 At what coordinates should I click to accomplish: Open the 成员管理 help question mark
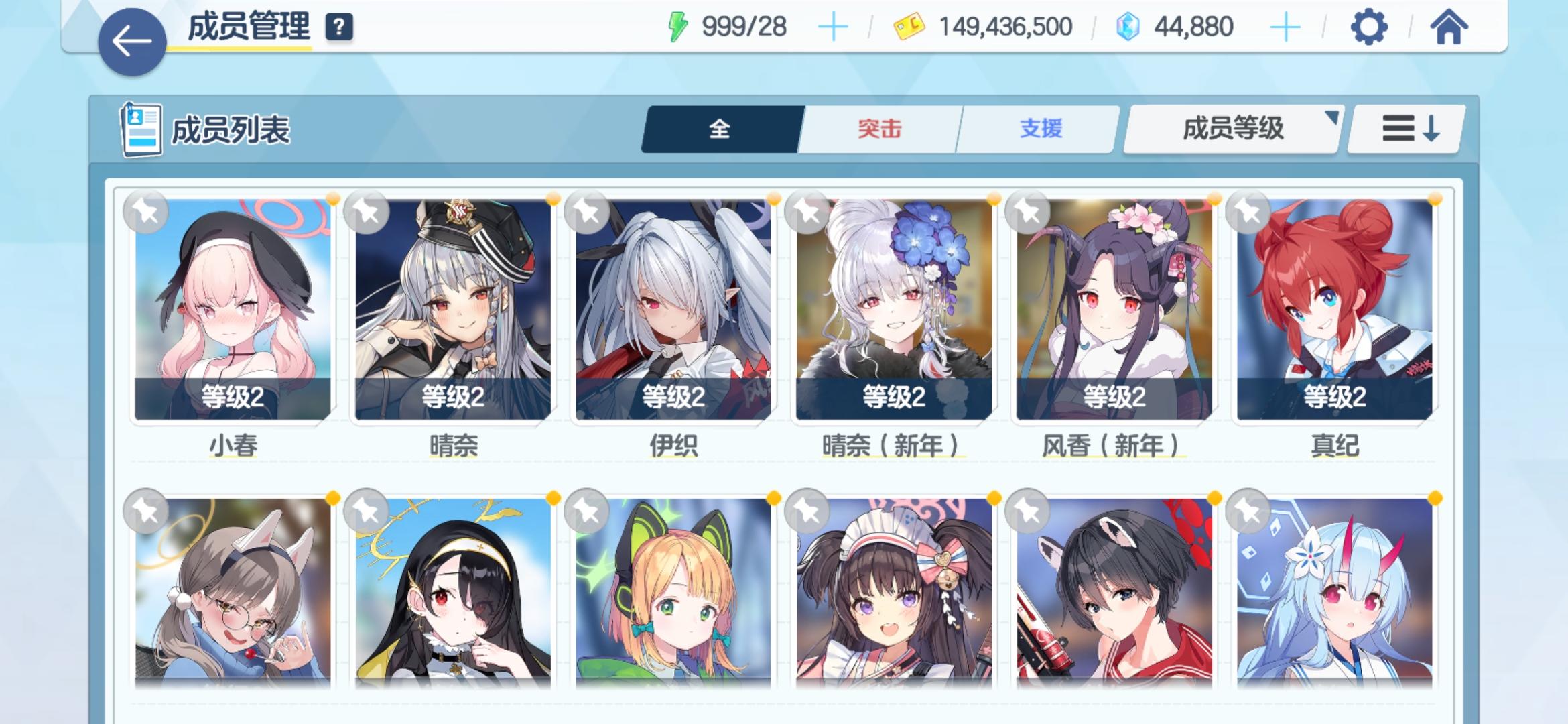tap(340, 28)
